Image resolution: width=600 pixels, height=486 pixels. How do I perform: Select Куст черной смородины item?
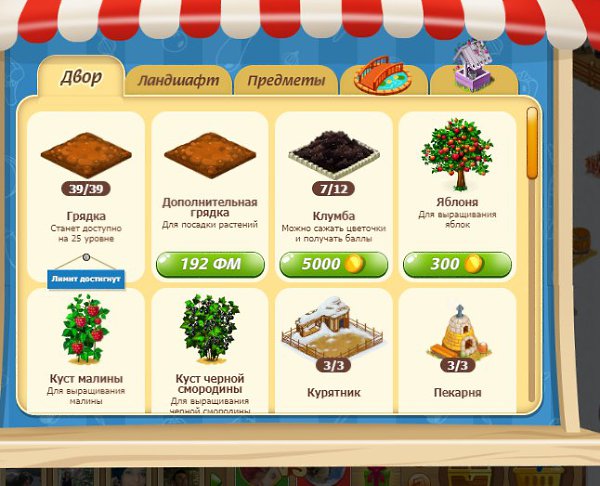[x=210, y=350]
